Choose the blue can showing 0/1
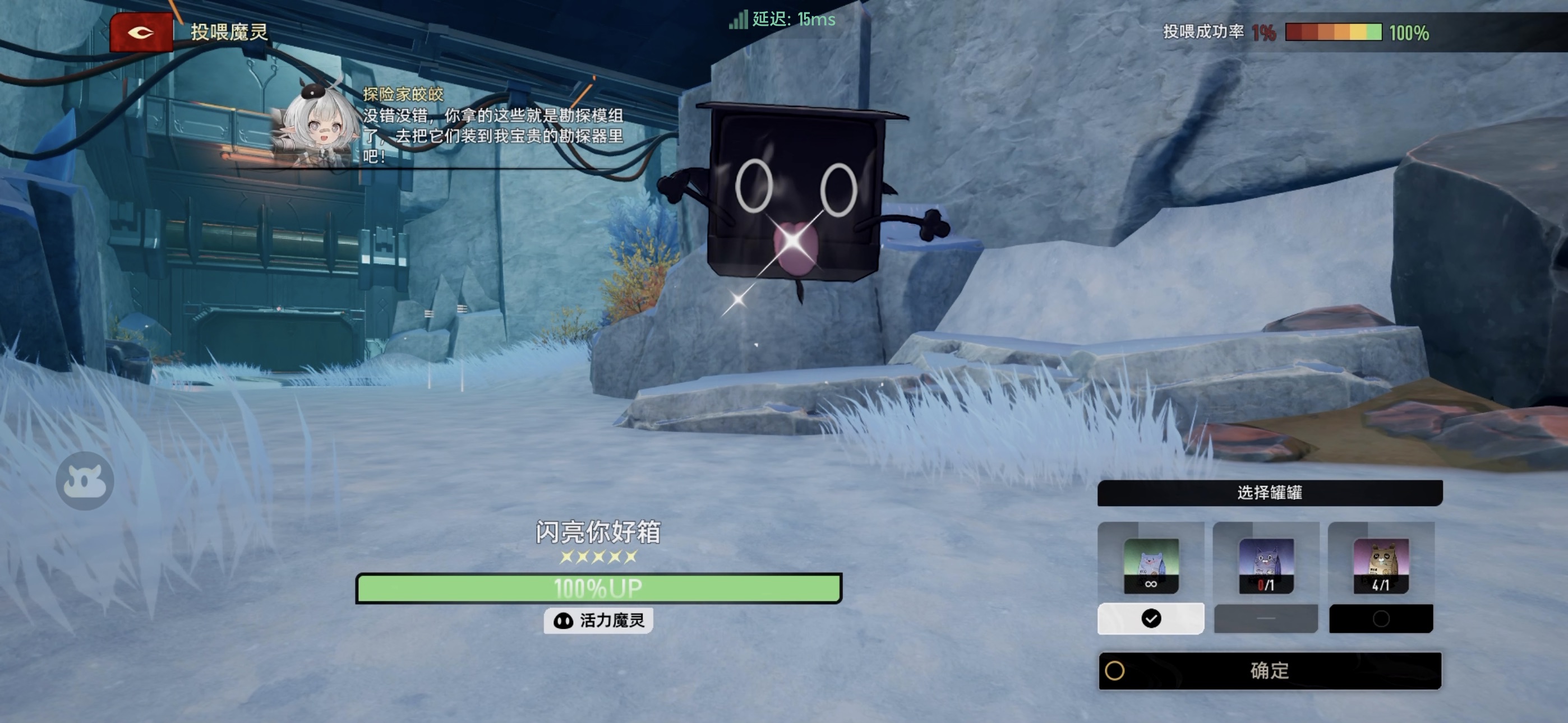The height and width of the screenshot is (723, 1568). coord(1266,566)
